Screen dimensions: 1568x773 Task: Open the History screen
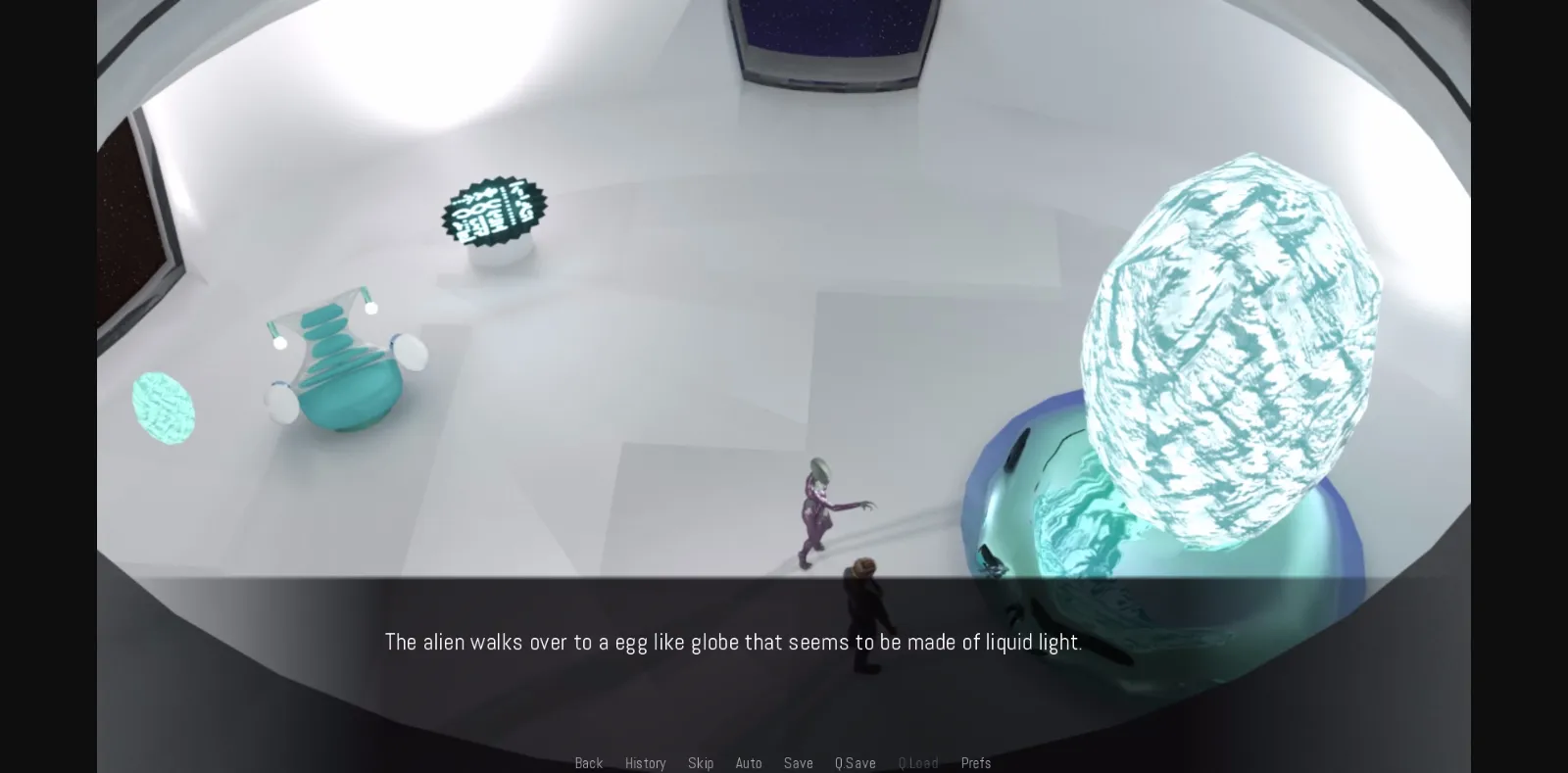pyautogui.click(x=645, y=762)
